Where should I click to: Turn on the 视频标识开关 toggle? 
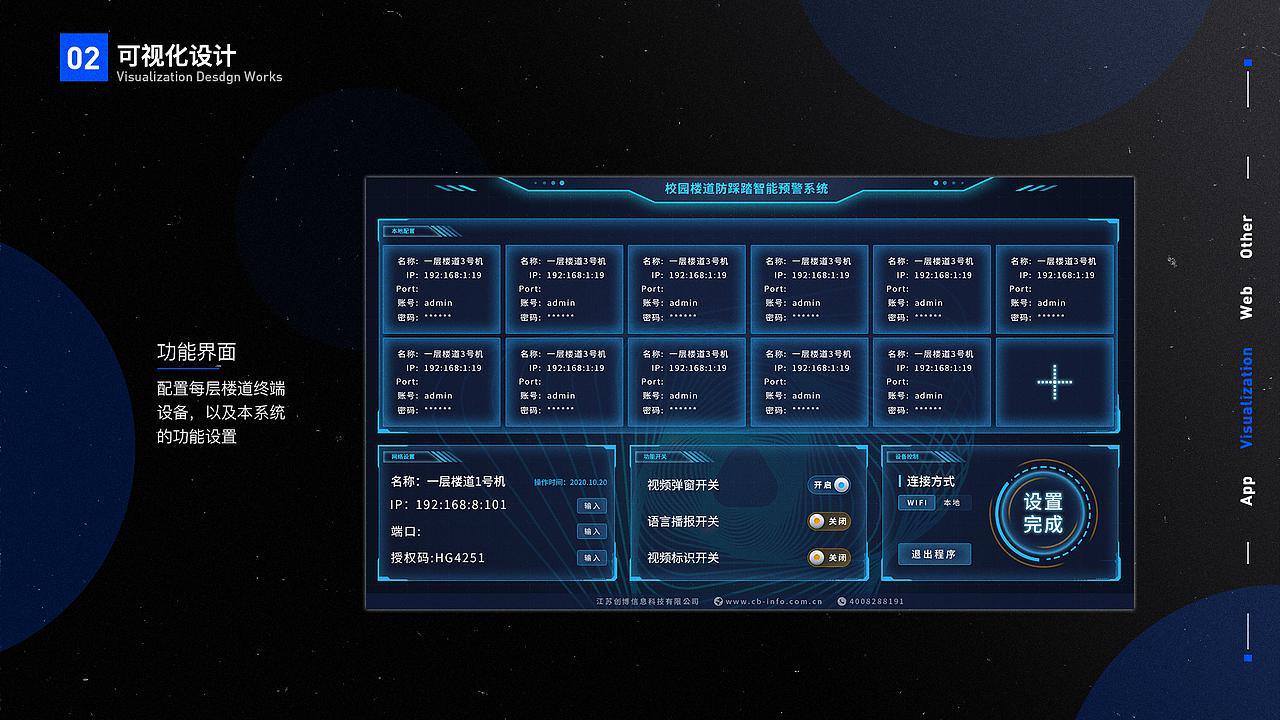click(x=830, y=558)
